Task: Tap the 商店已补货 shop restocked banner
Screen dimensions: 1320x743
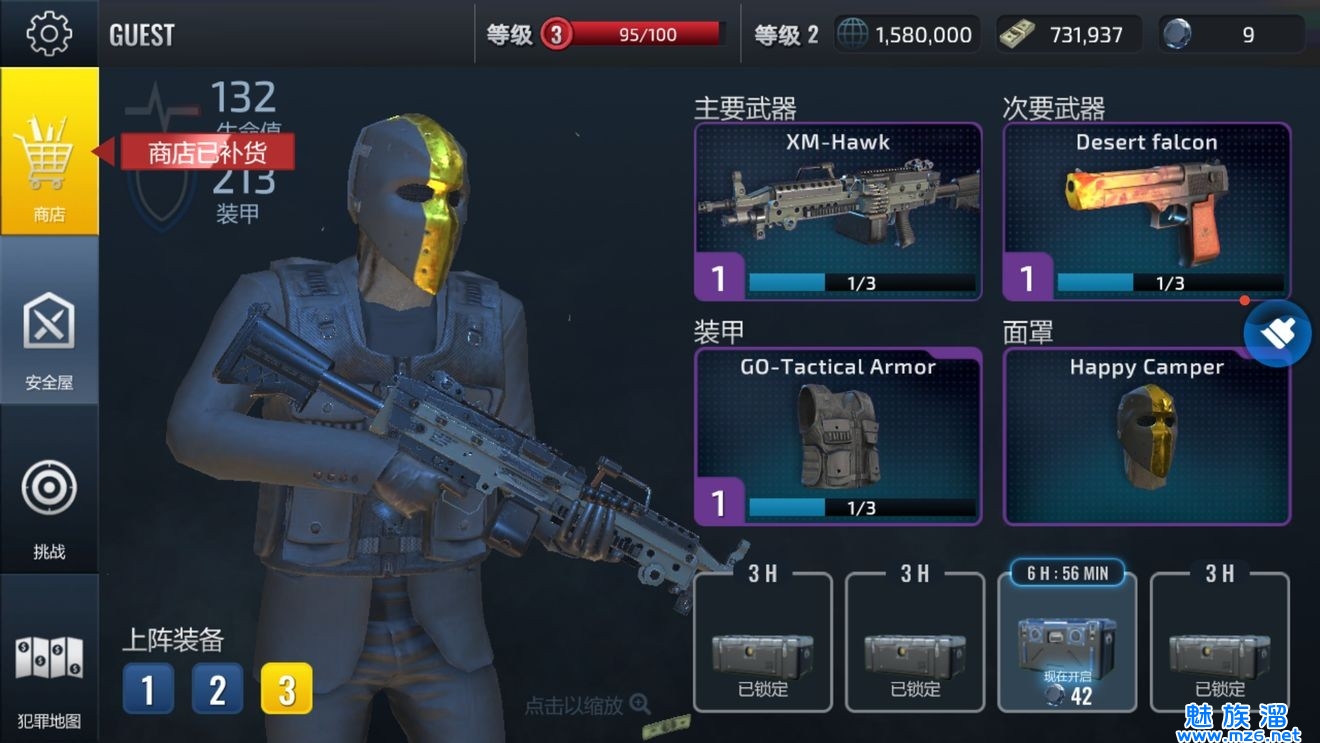Action: (207, 152)
